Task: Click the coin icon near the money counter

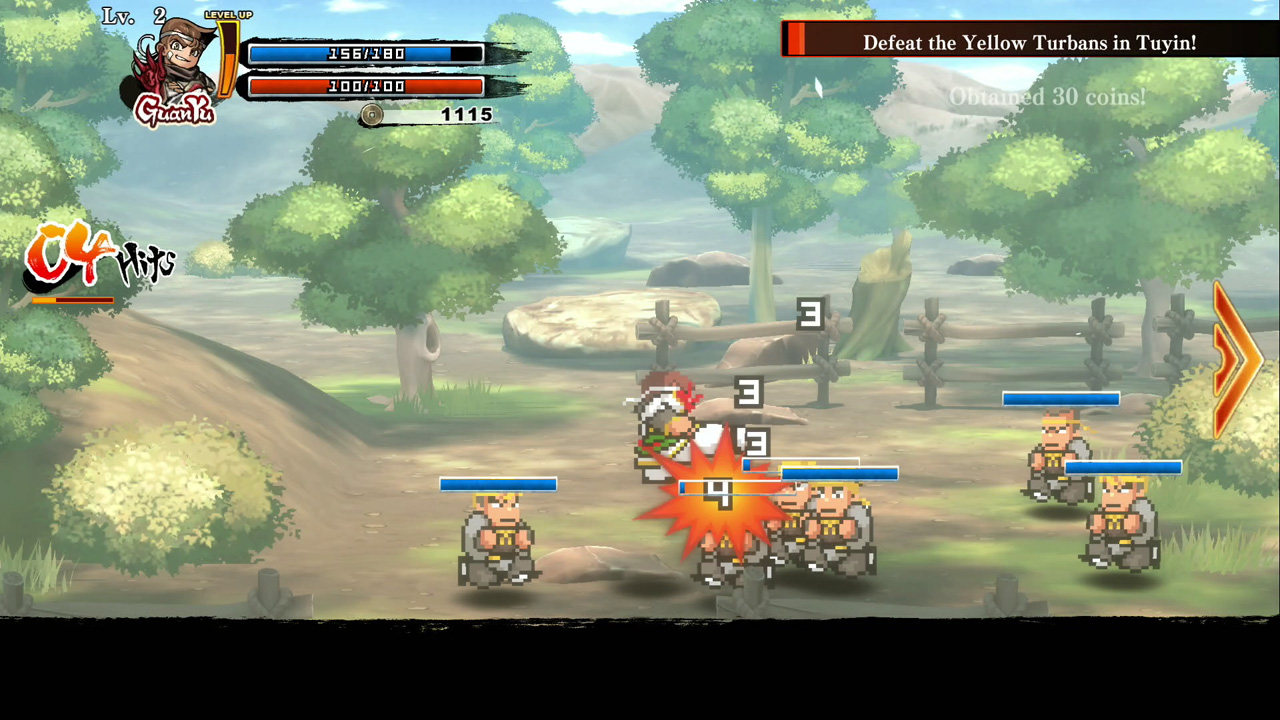Action: coord(370,115)
